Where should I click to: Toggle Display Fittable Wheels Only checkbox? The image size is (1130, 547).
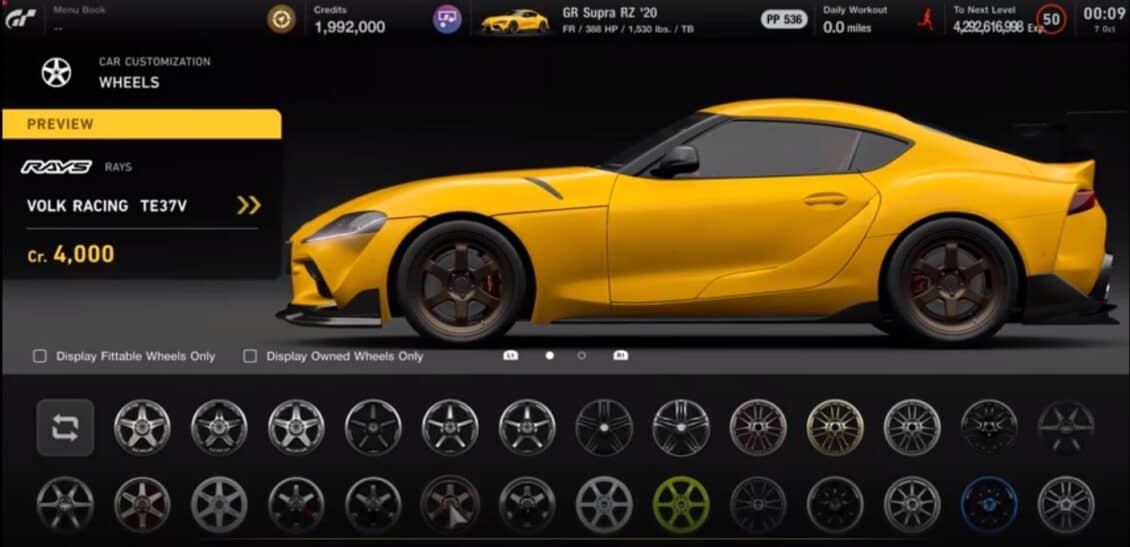click(40, 356)
